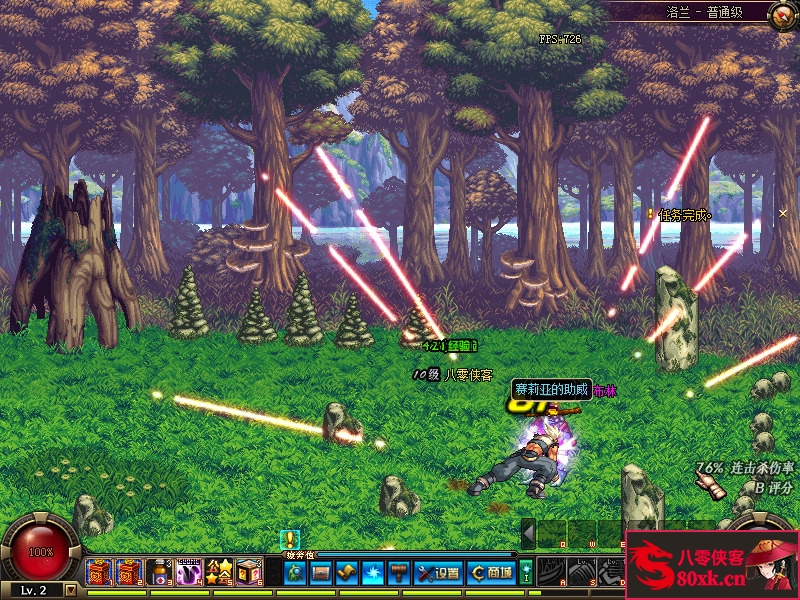Select the purple item in slot 4
This screenshot has width=800, height=600.
tap(188, 572)
